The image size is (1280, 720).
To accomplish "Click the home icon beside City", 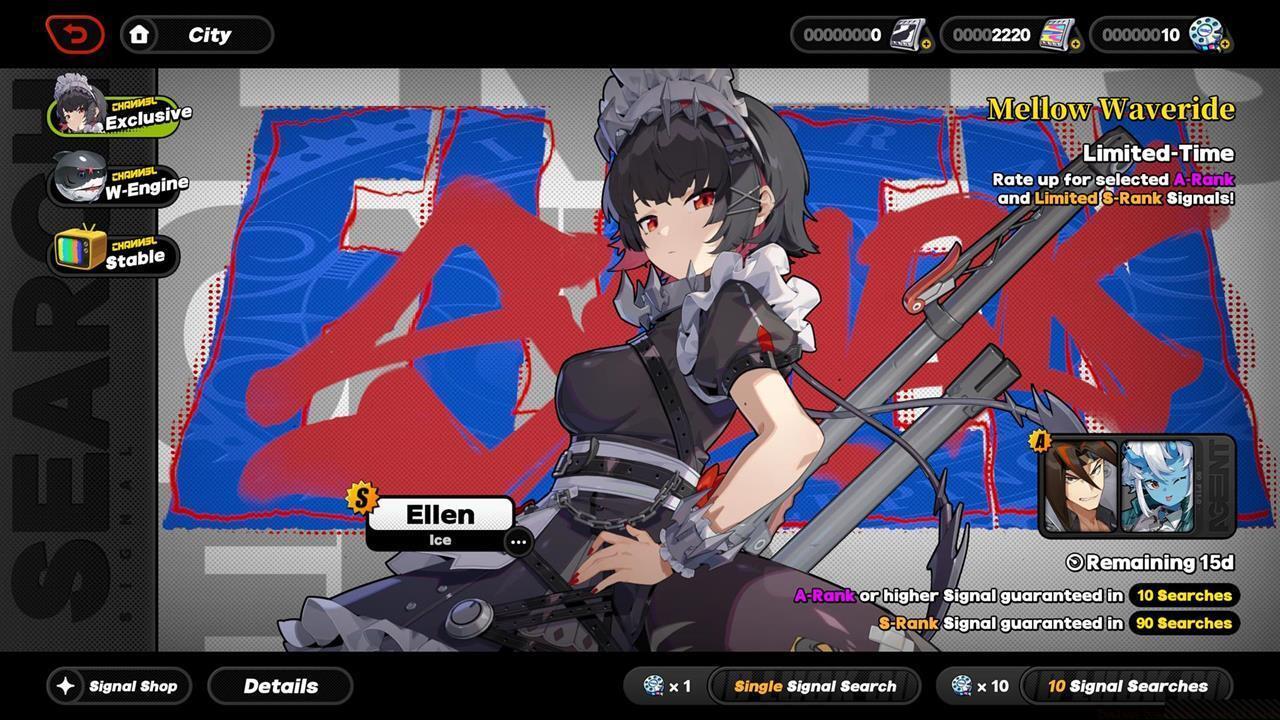I will [139, 34].
